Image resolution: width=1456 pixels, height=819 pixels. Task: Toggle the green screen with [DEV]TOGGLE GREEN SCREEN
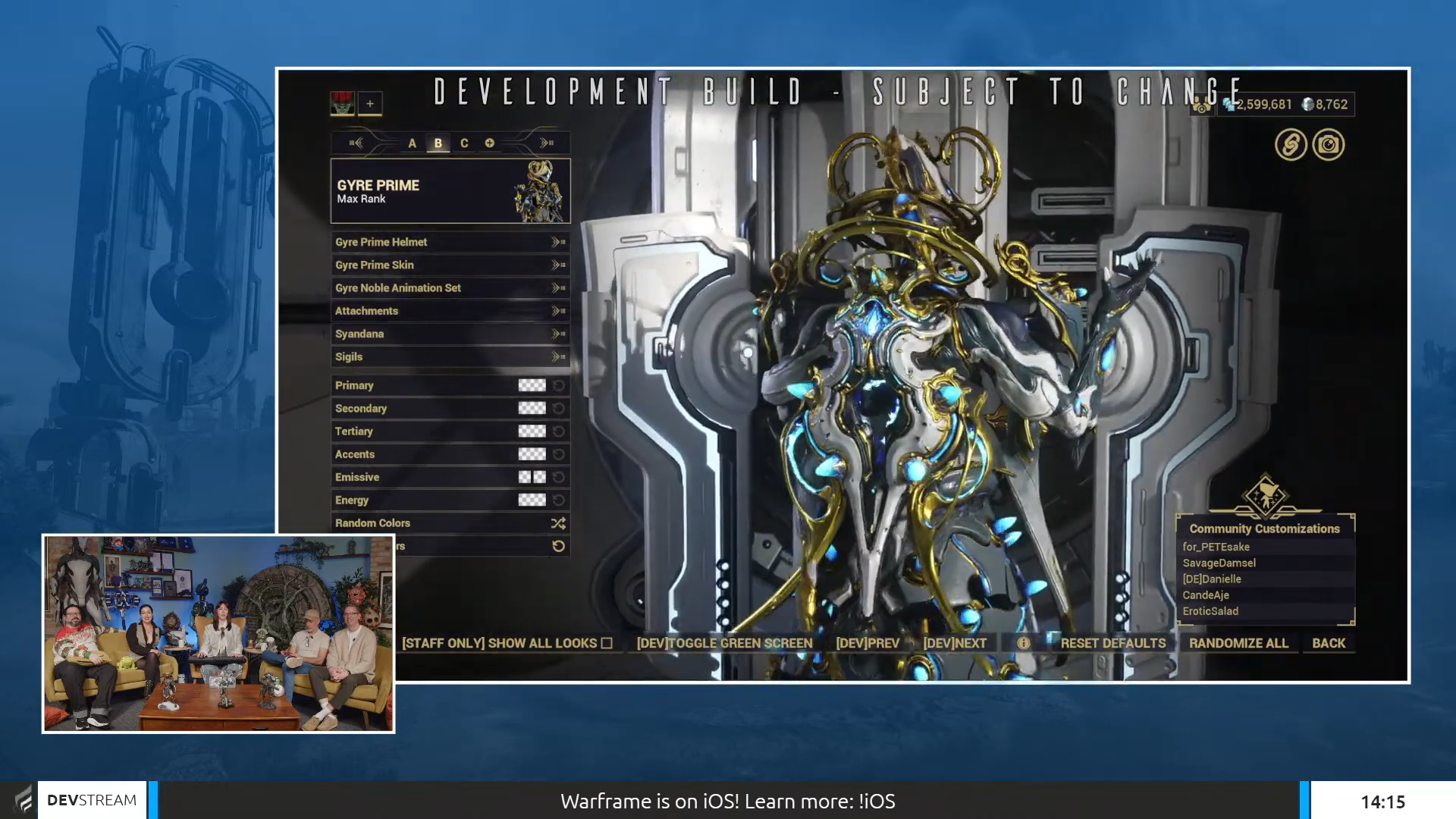(725, 643)
